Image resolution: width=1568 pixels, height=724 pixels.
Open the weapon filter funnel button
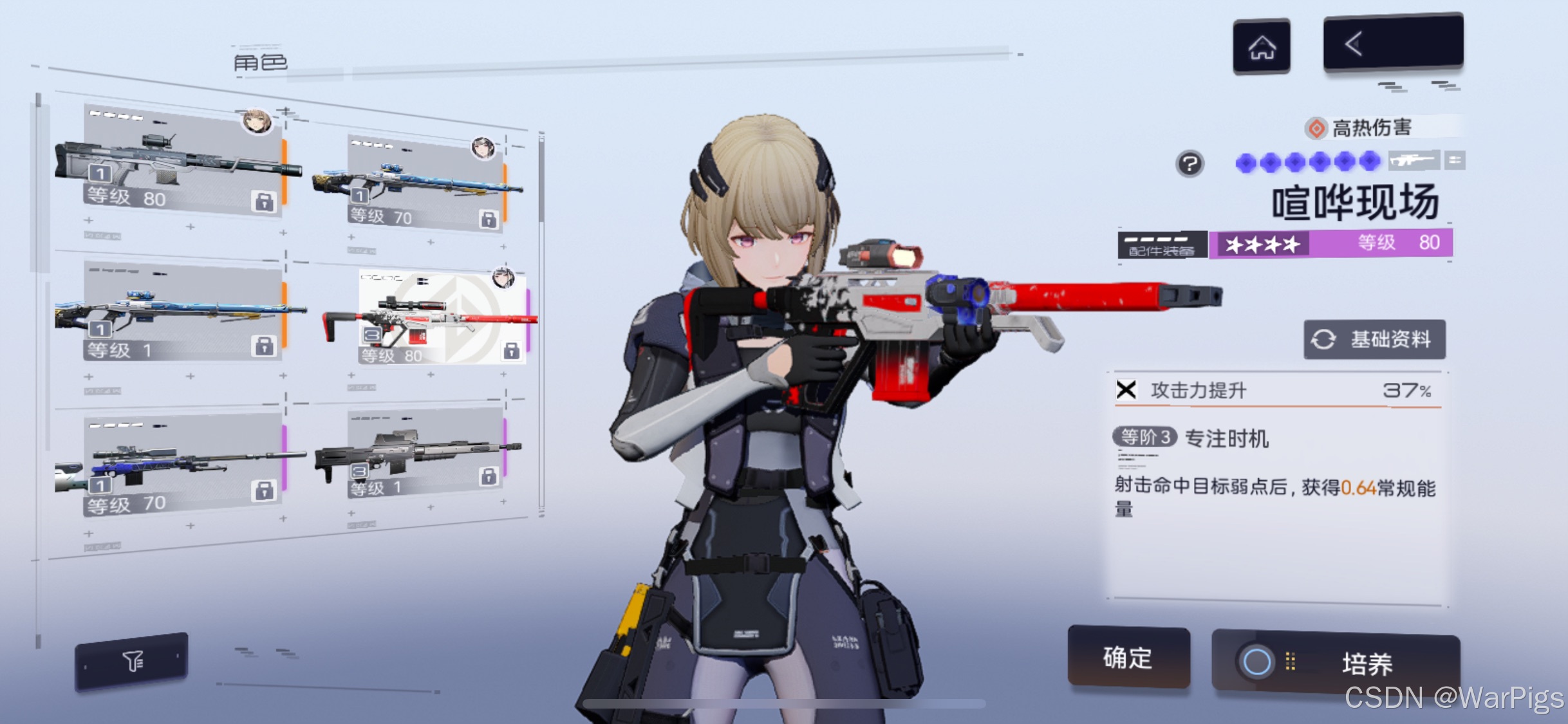[x=132, y=661]
